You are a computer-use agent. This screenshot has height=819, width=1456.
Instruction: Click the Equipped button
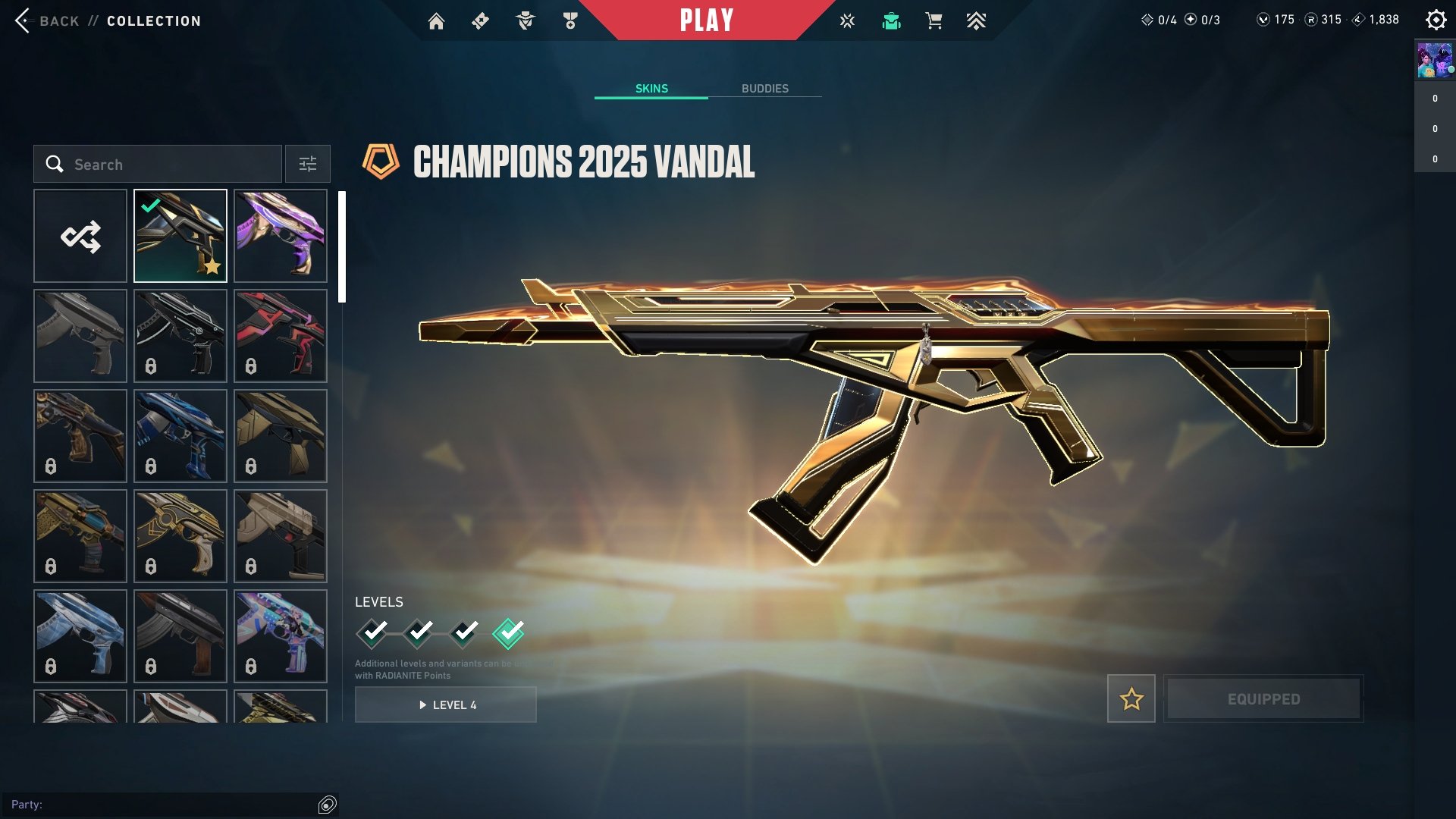1263,698
